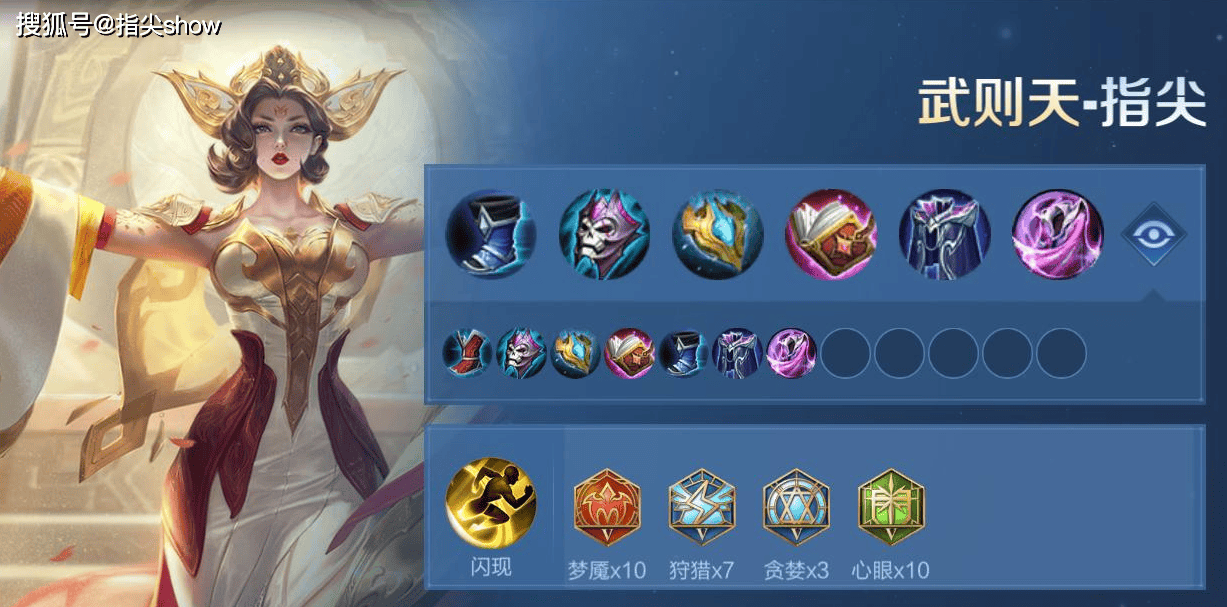Choose the large purple vortex orb item
This screenshot has height=607, width=1227.
tap(1058, 235)
